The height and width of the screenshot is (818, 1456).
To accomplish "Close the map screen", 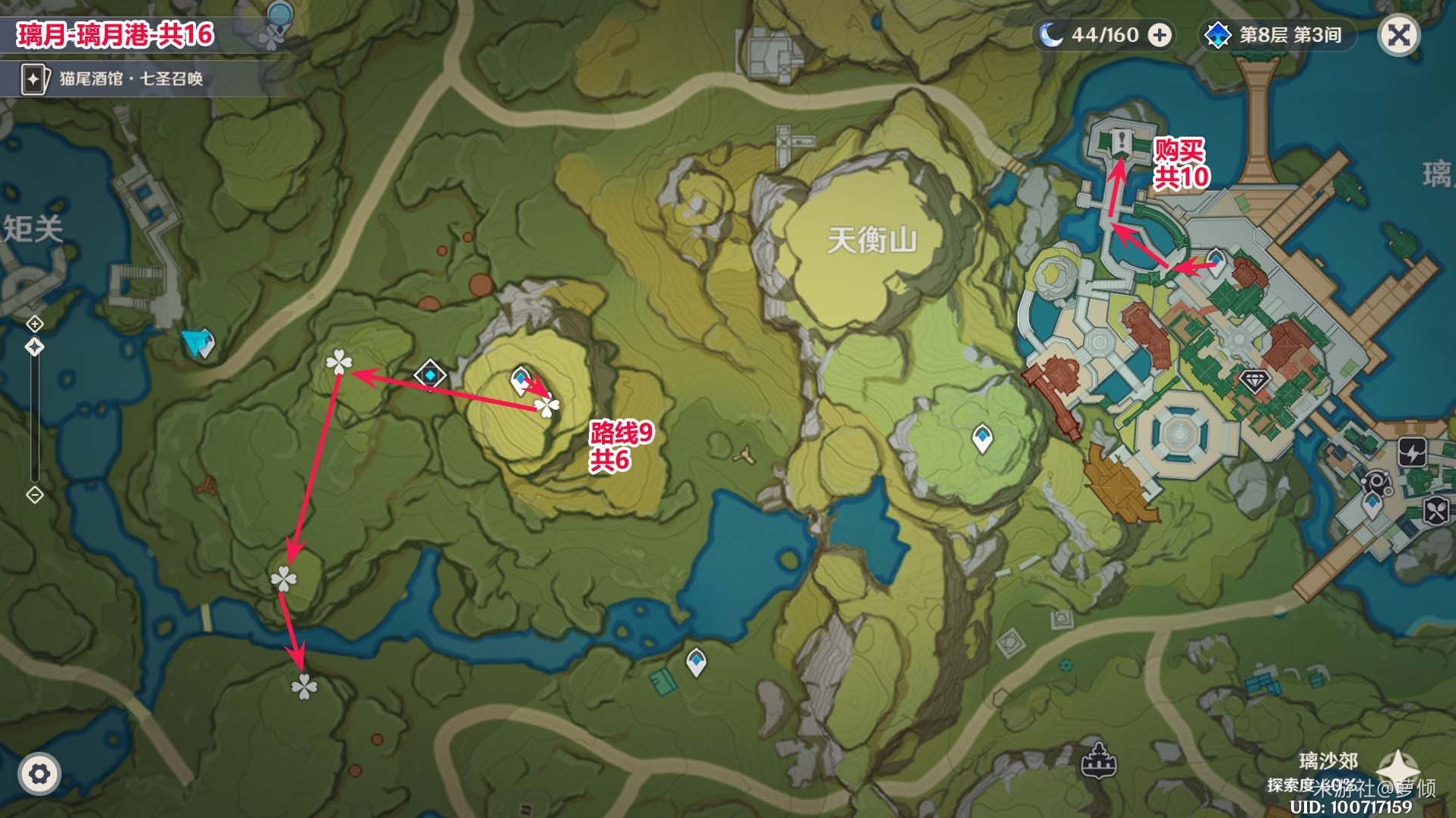I will [1398, 35].
